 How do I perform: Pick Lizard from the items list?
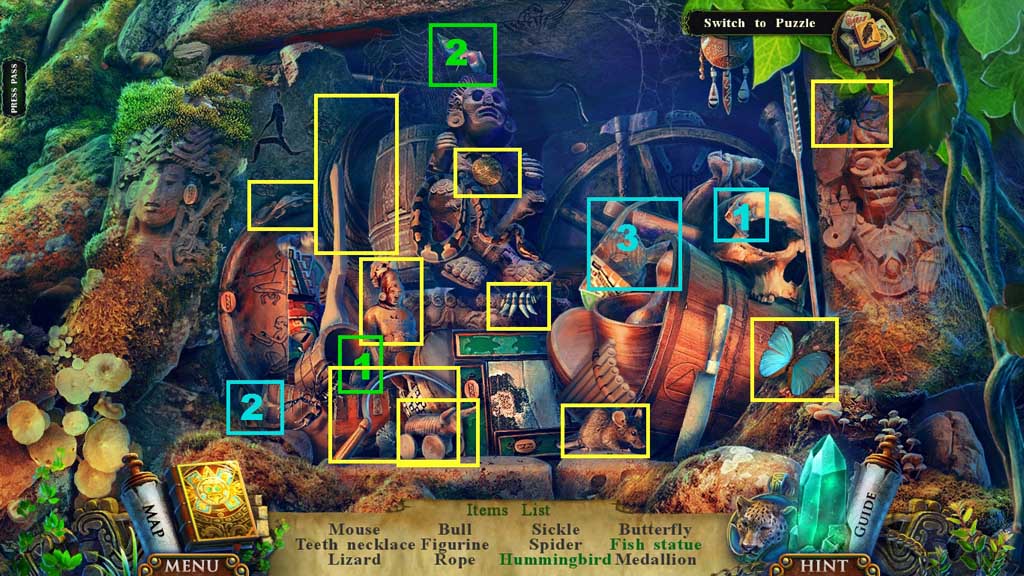tap(354, 560)
